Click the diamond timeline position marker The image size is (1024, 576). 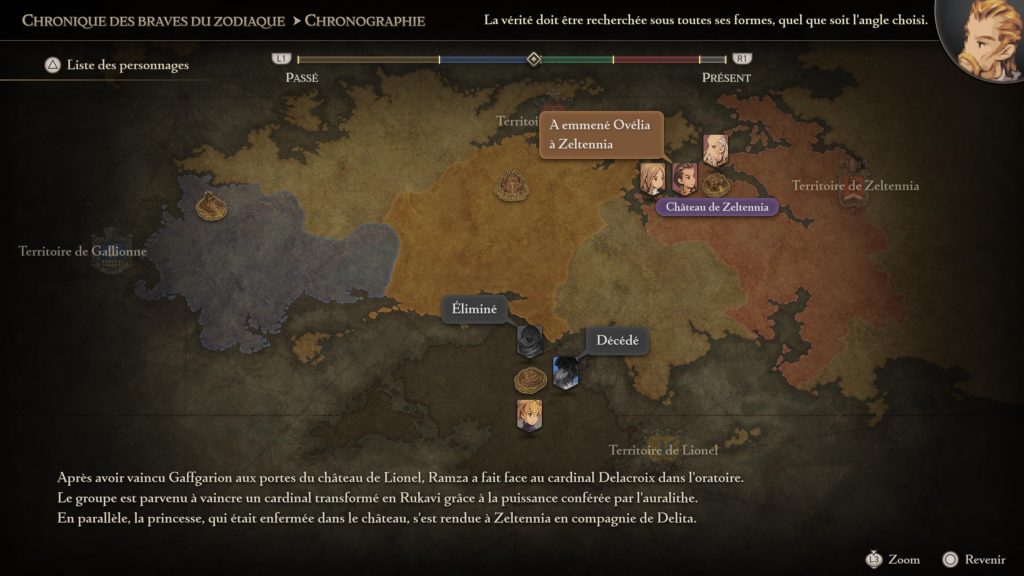[534, 59]
